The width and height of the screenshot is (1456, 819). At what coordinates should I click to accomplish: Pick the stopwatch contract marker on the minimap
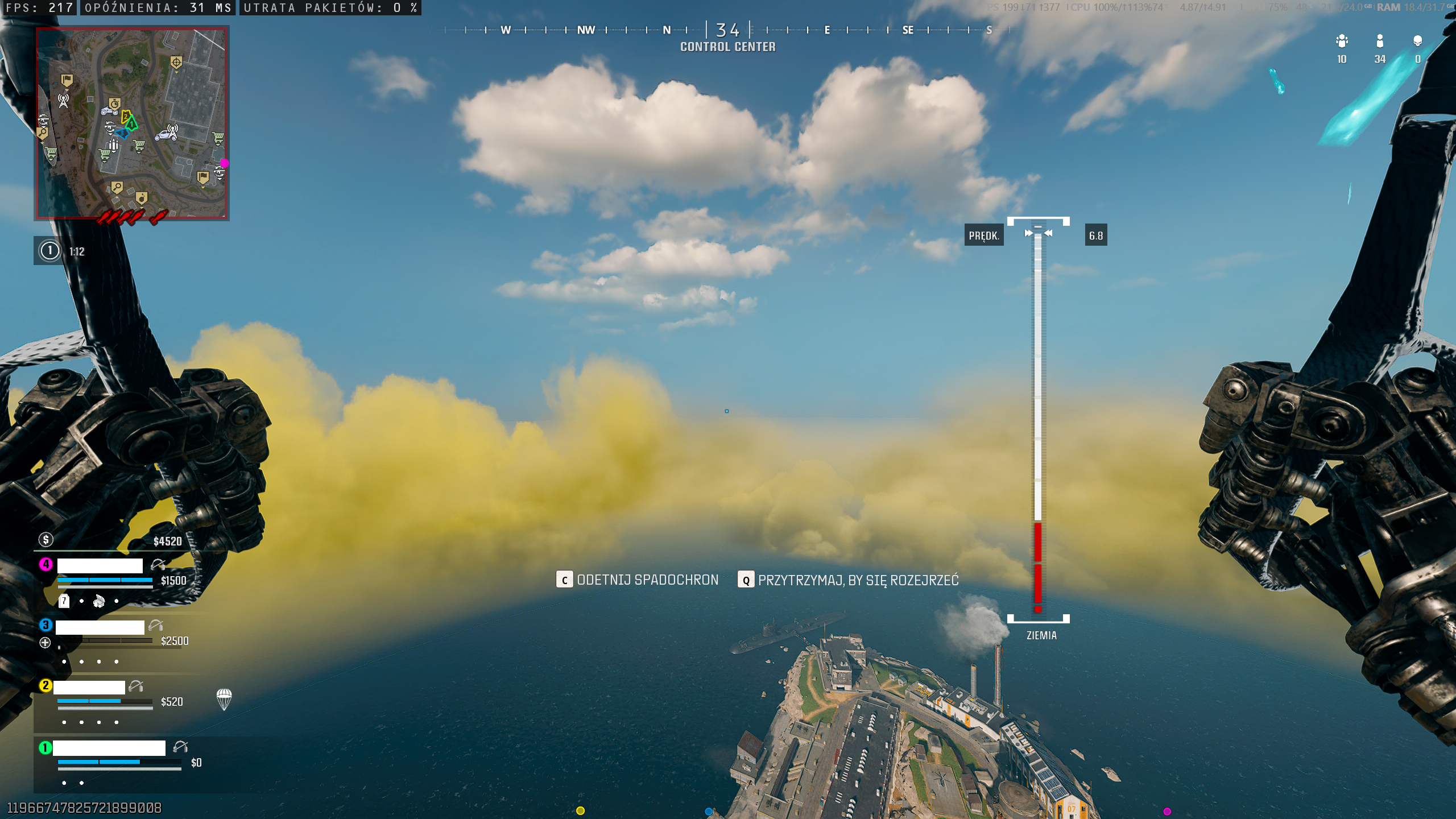(115, 104)
